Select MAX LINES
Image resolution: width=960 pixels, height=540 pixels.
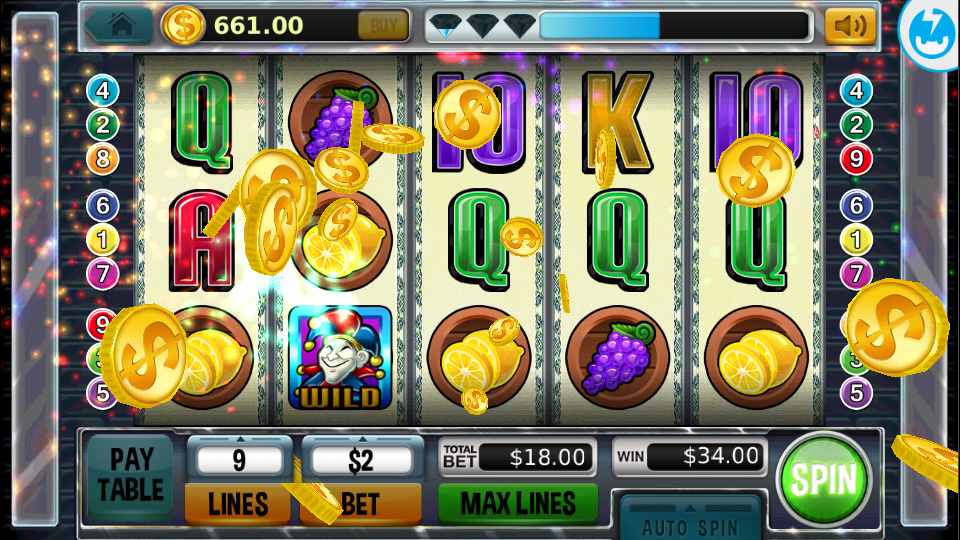[x=517, y=503]
